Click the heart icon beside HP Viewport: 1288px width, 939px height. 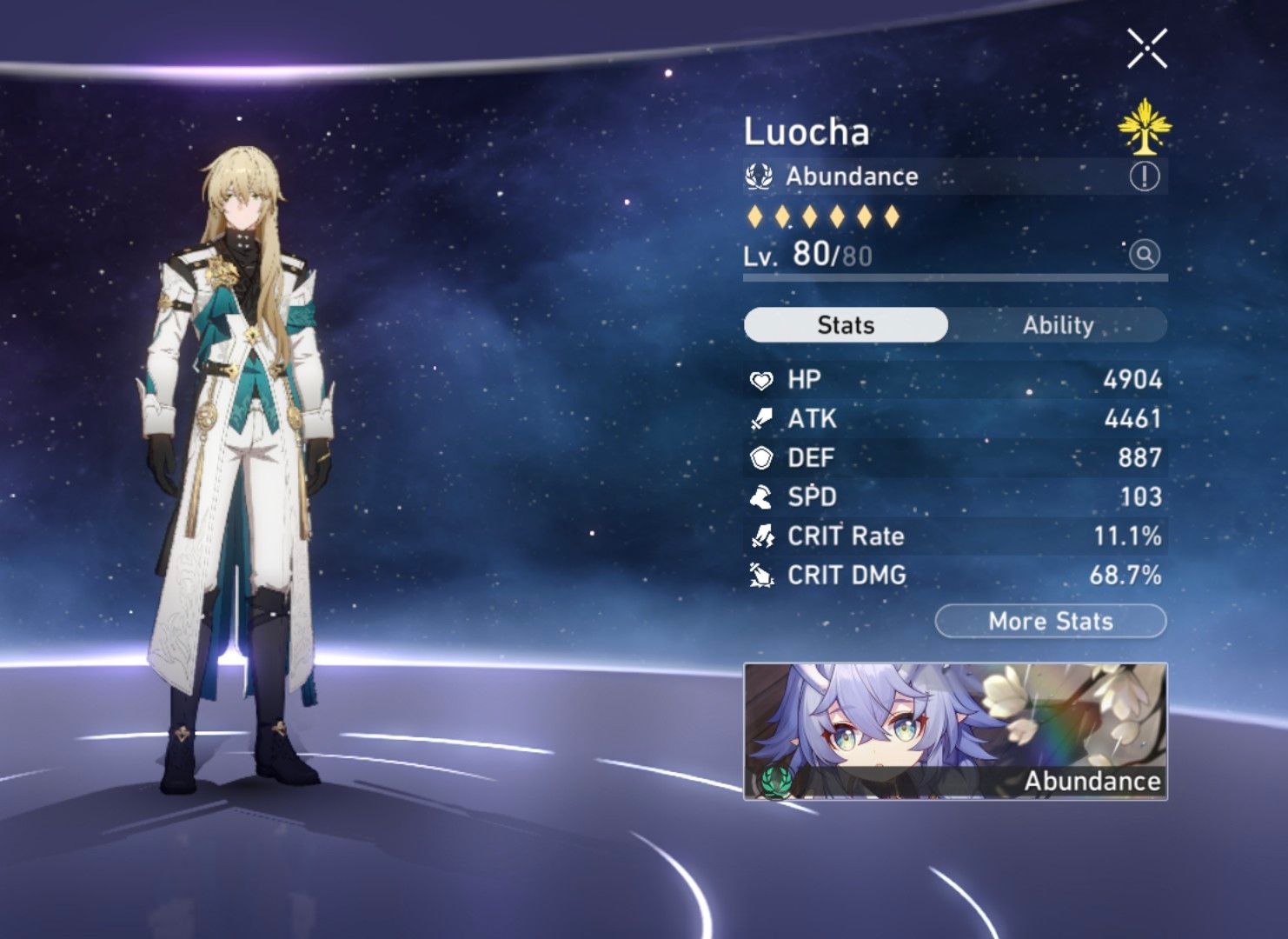click(760, 380)
